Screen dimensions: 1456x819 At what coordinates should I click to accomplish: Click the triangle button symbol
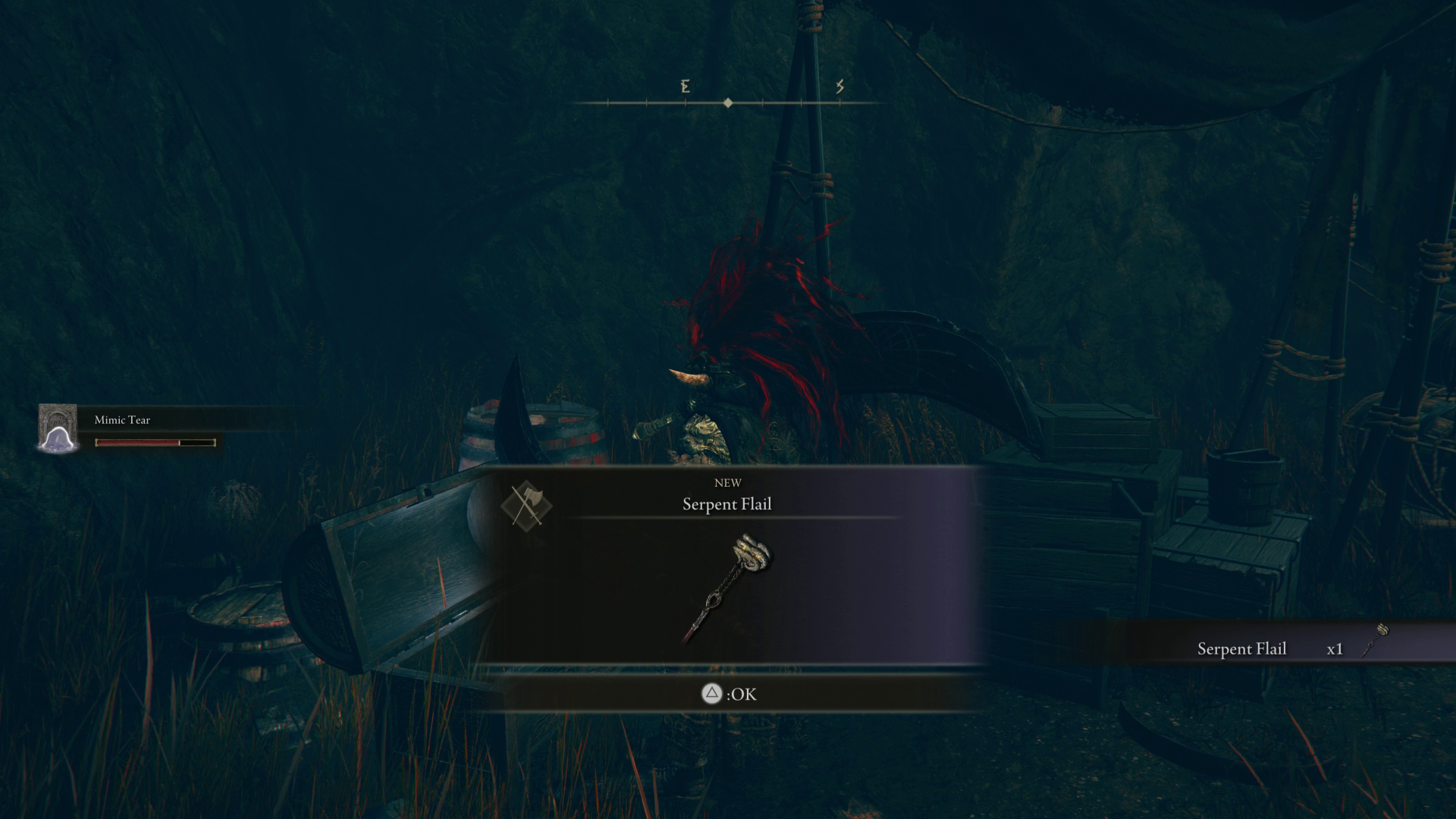[x=711, y=693]
